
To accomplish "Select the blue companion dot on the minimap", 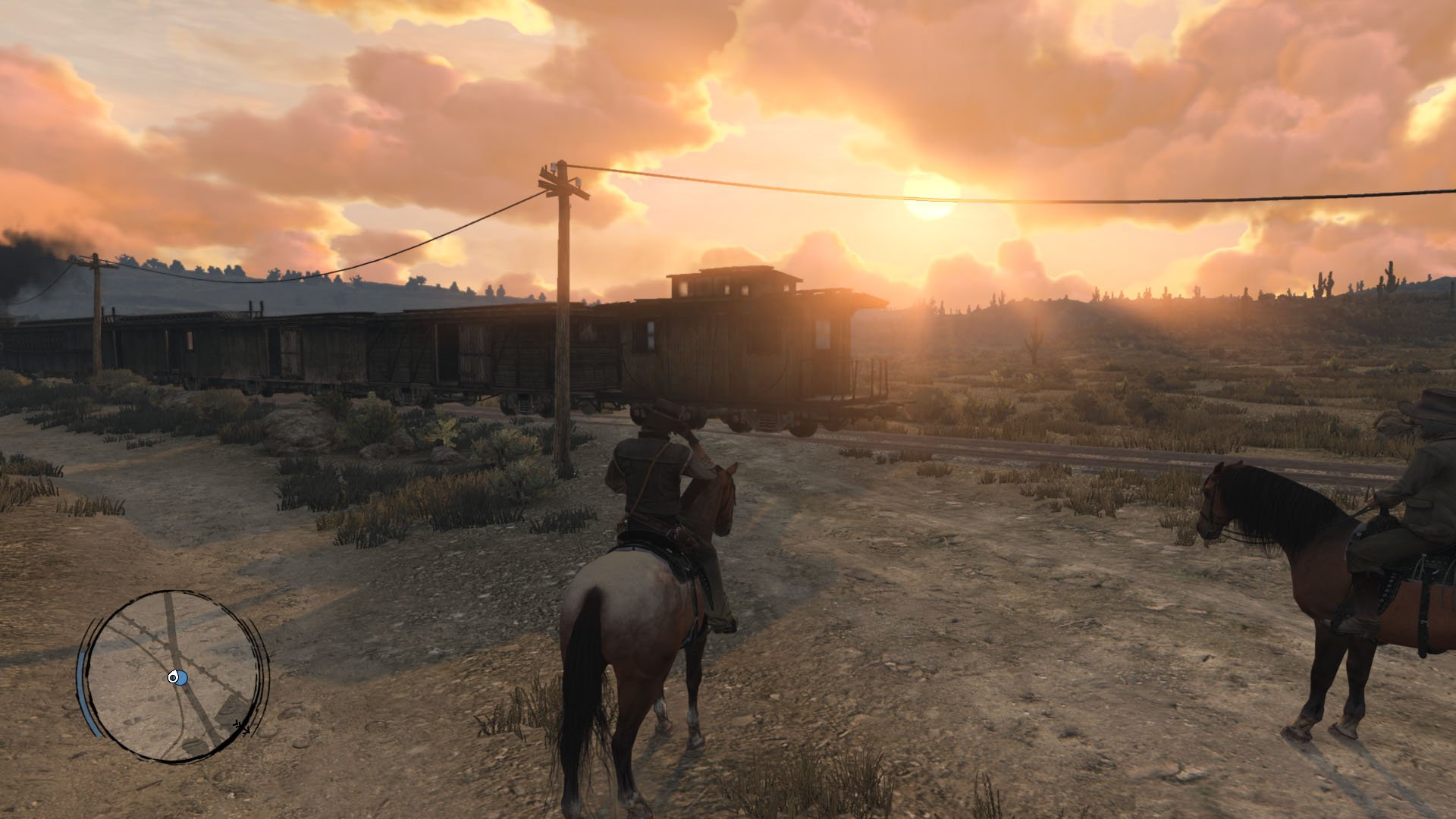I will [181, 679].
